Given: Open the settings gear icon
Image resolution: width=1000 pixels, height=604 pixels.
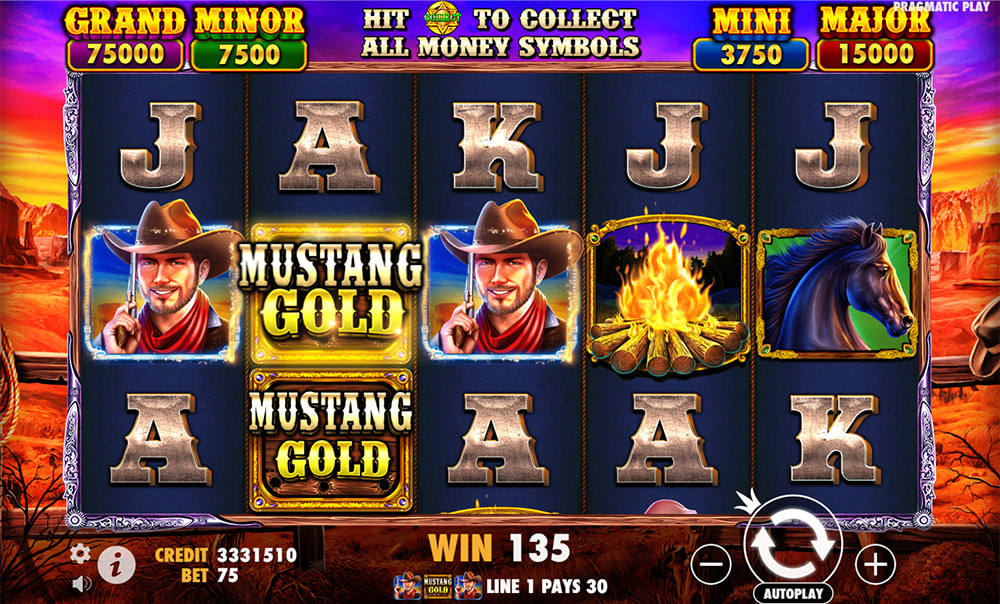Looking at the screenshot, I should point(81,553).
